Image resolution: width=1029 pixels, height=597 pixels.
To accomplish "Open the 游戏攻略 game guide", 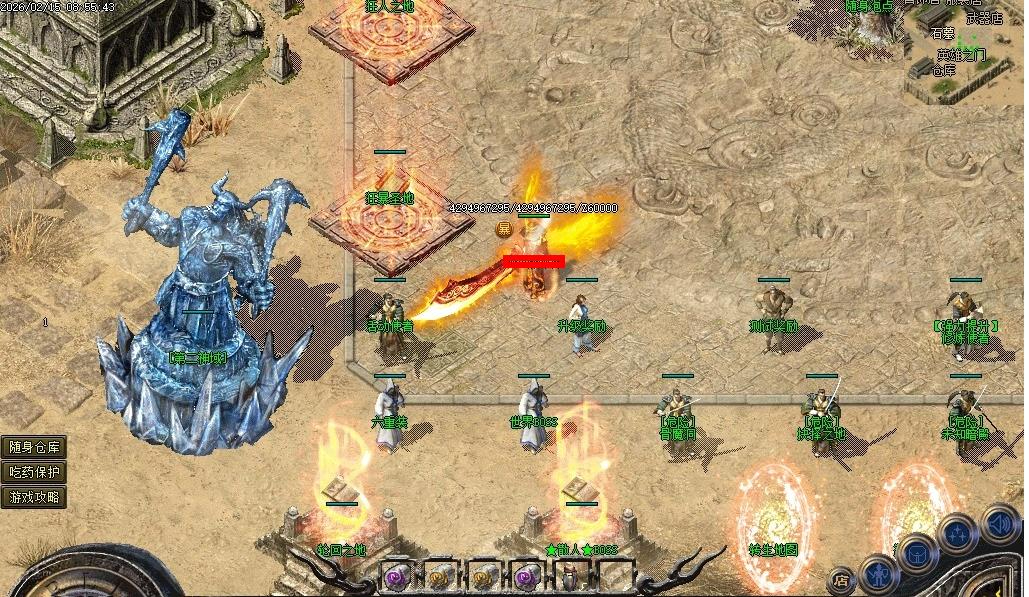I will tap(34, 496).
